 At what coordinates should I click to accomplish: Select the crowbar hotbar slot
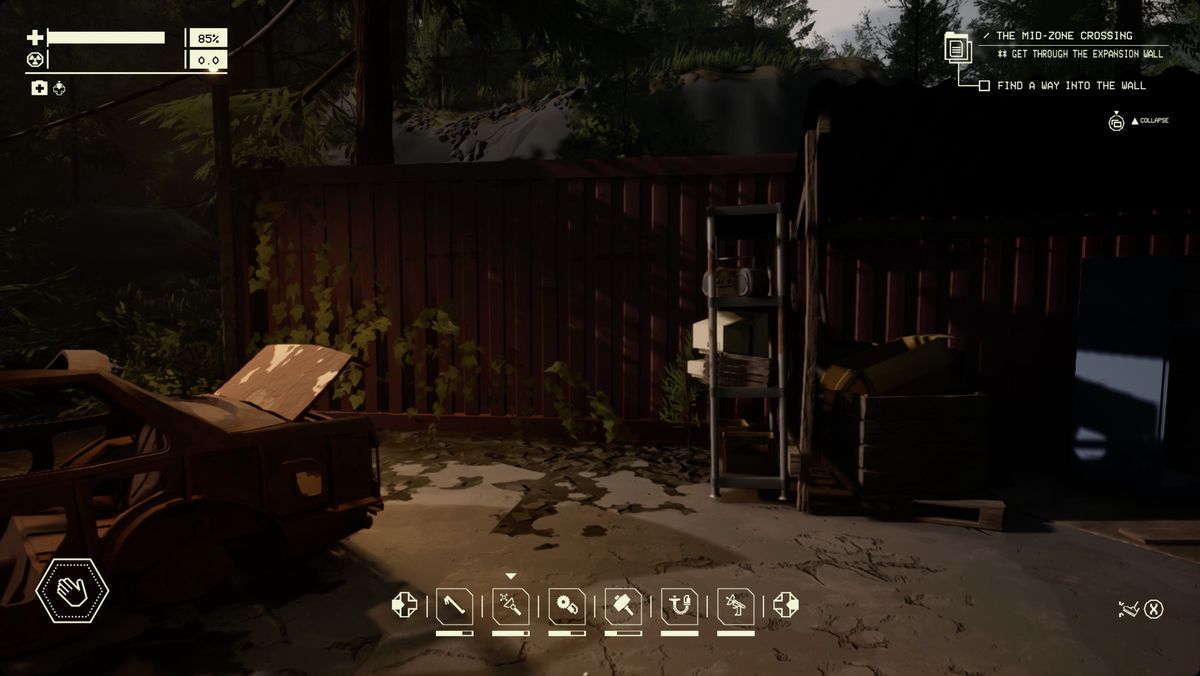454,606
